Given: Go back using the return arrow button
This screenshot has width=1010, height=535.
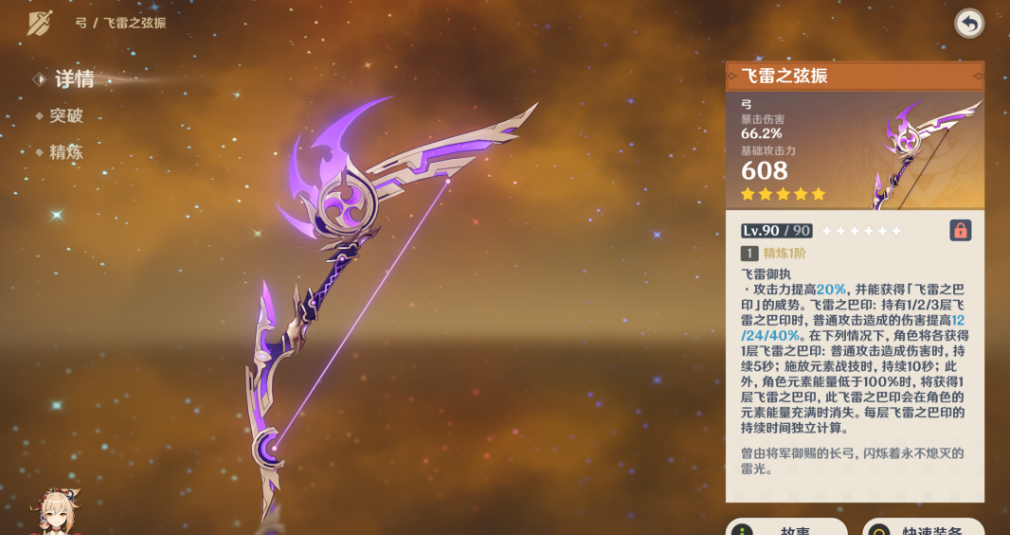Looking at the screenshot, I should [x=968, y=23].
